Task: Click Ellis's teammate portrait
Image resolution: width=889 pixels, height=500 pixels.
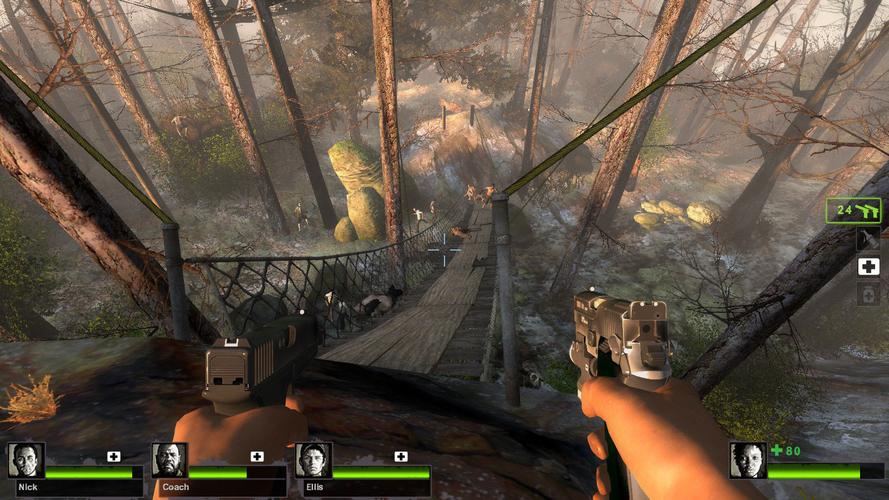Action: [x=313, y=460]
